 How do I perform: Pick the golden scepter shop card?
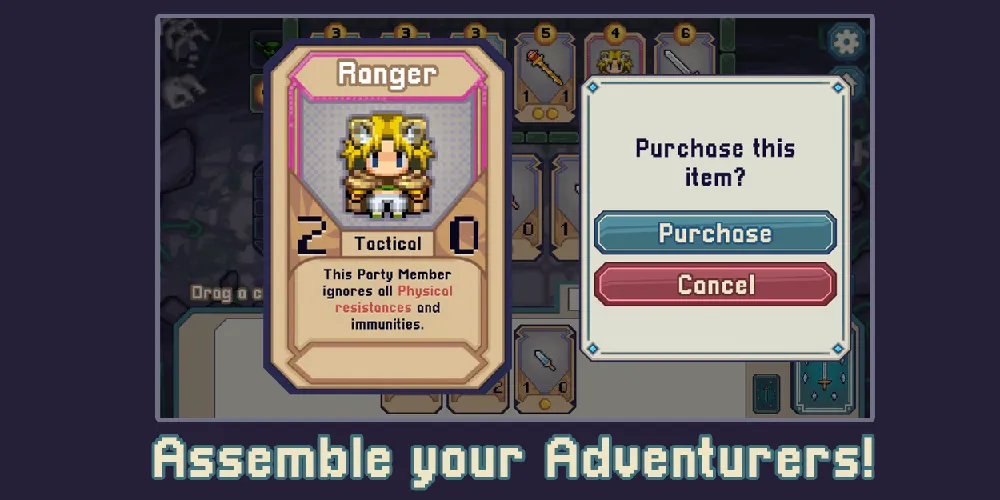tap(545, 80)
